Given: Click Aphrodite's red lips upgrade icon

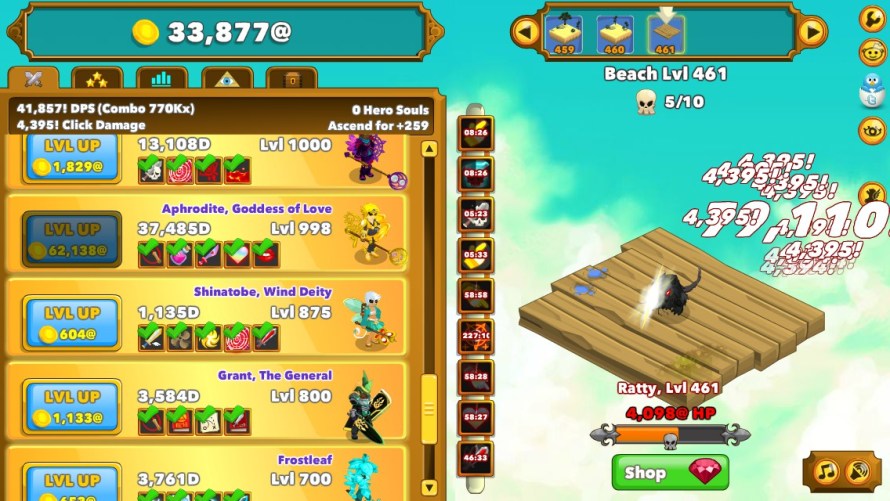Looking at the screenshot, I should pyautogui.click(x=265, y=253).
